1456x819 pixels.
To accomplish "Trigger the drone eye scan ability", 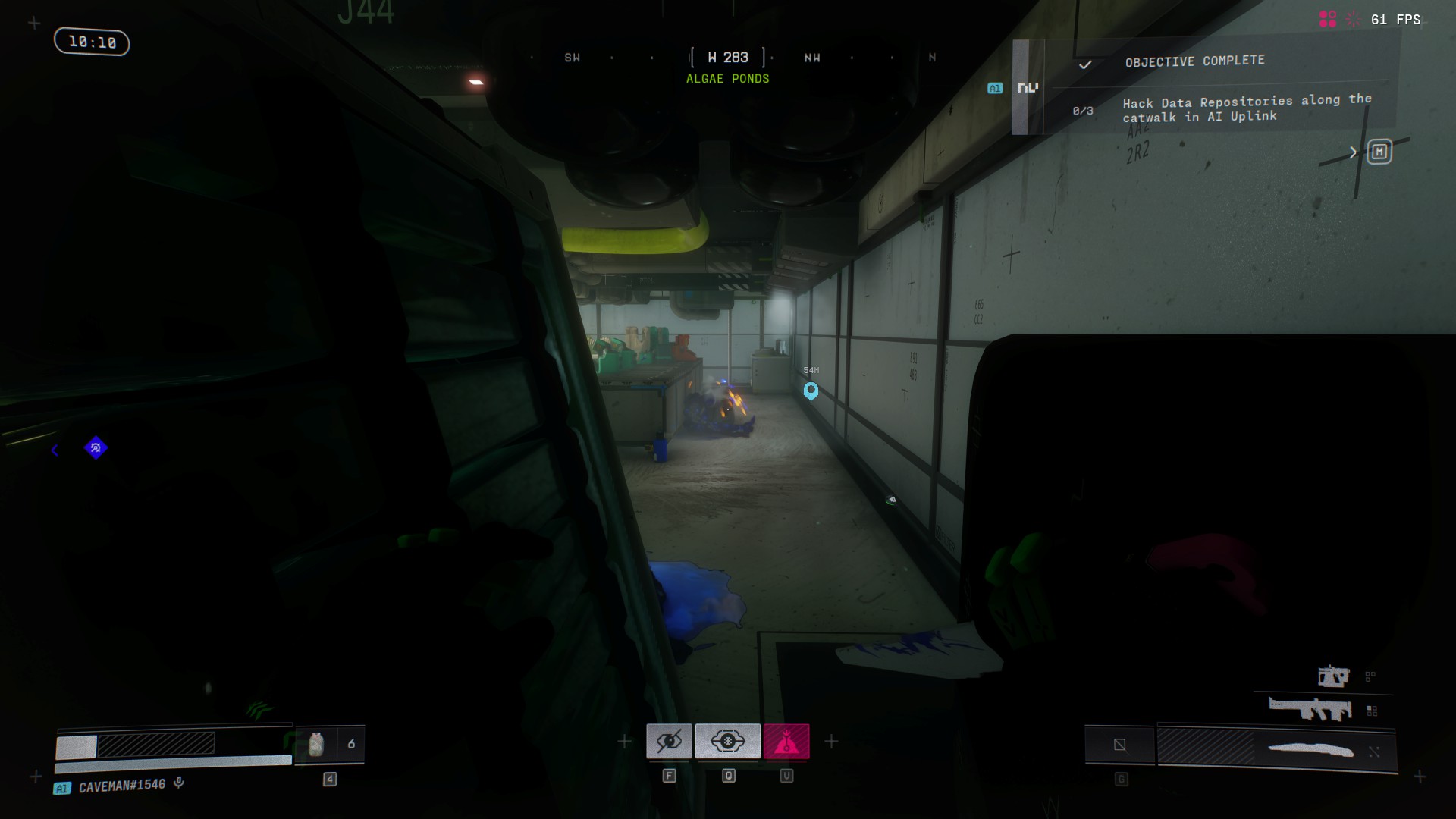I will pos(727,741).
